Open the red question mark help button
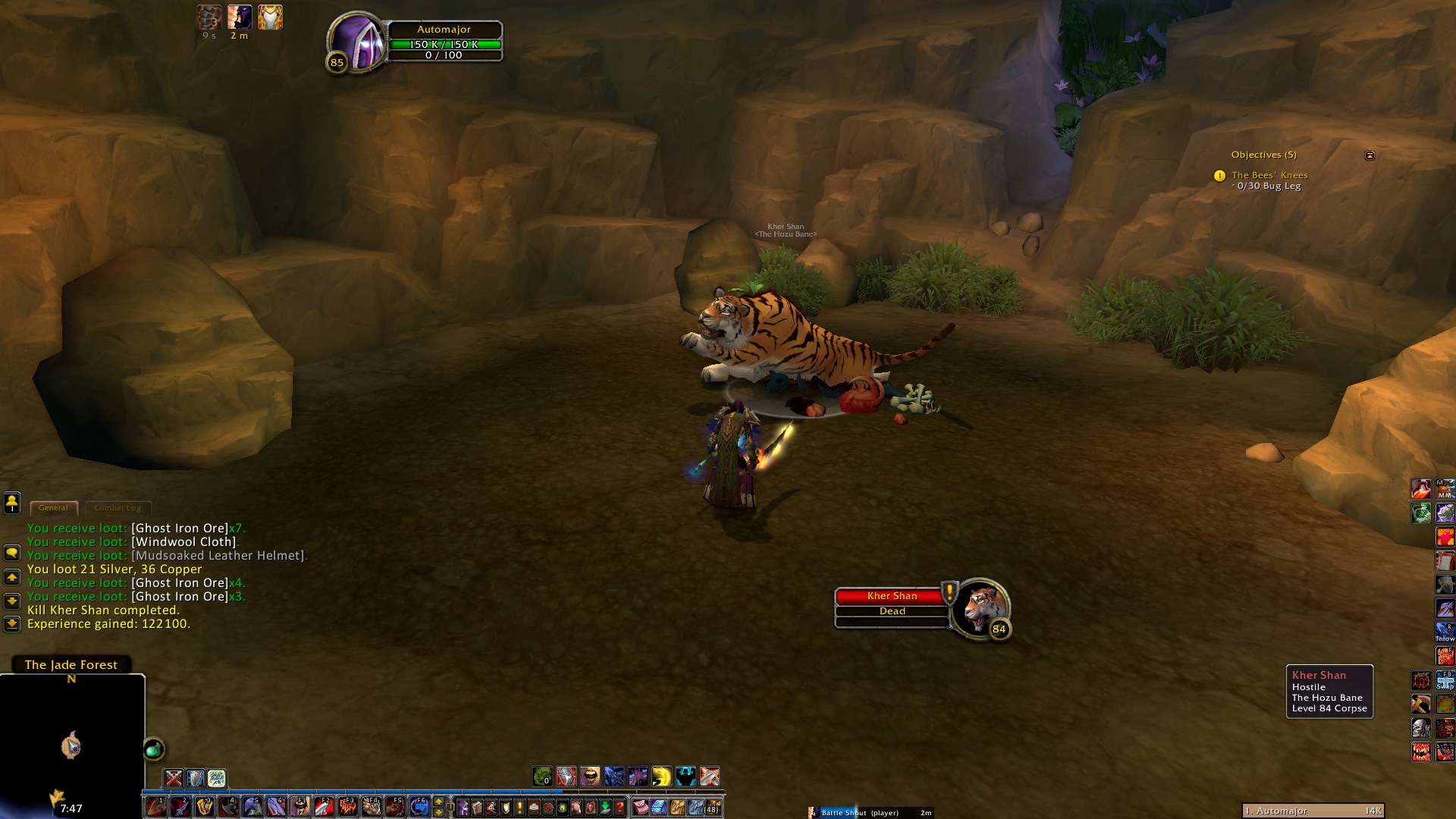Image resolution: width=1456 pixels, height=819 pixels. [x=620, y=808]
